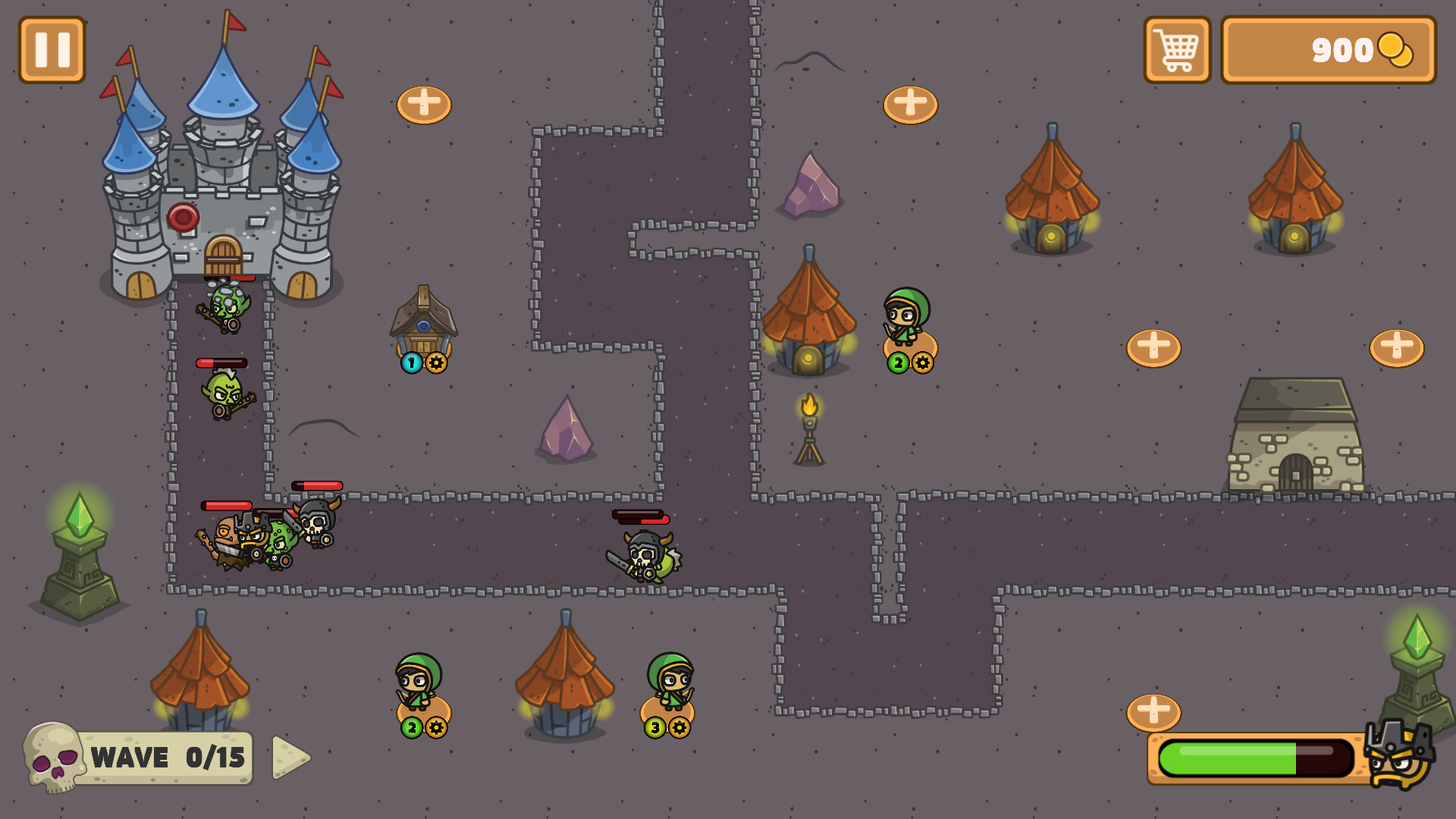Screen dimensions: 1456x819
Task: Open the upgrade gear on the right-side level 2 tower
Action: click(x=921, y=362)
